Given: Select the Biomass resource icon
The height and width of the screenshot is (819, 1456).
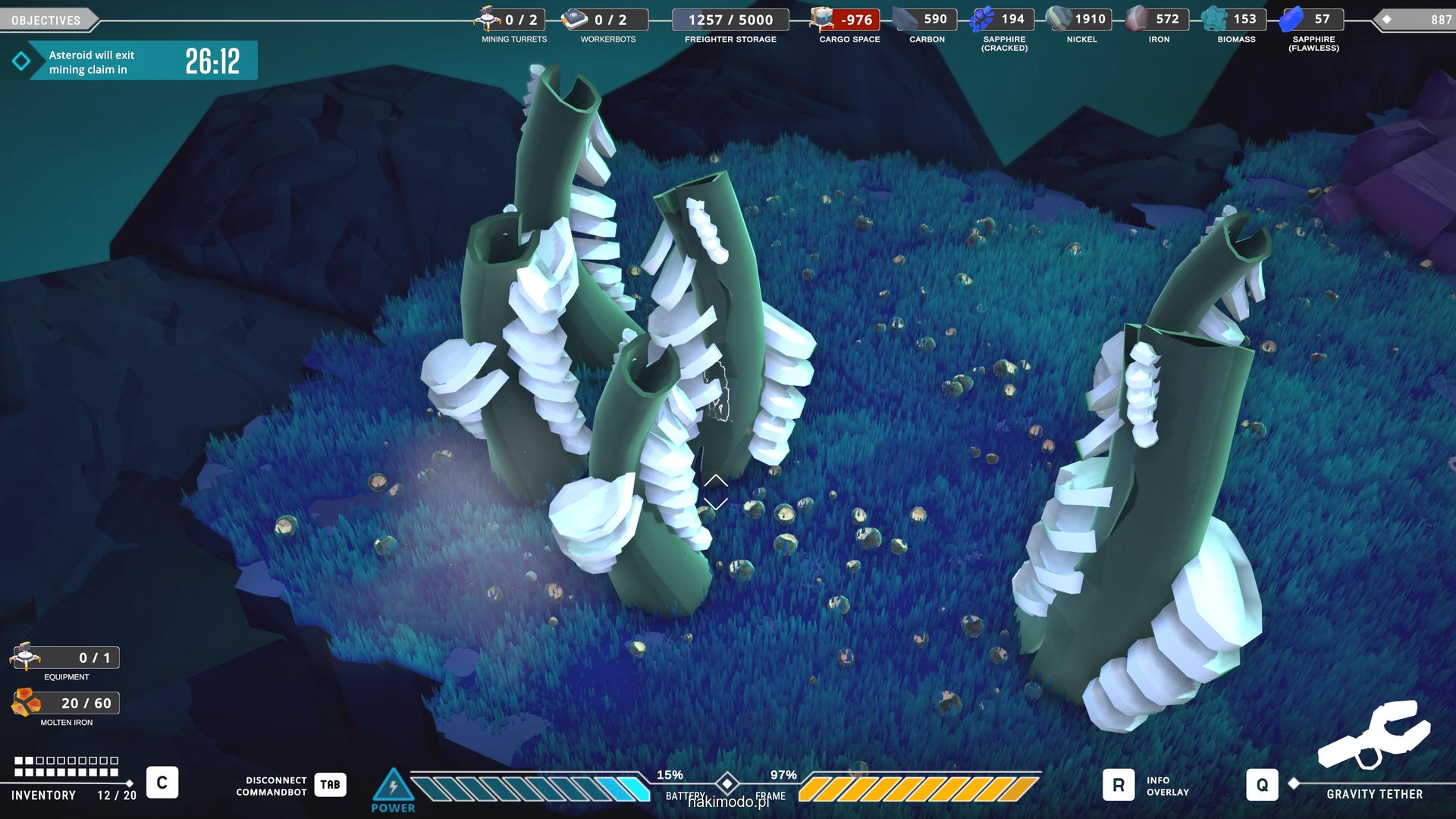Looking at the screenshot, I should point(1215,19).
